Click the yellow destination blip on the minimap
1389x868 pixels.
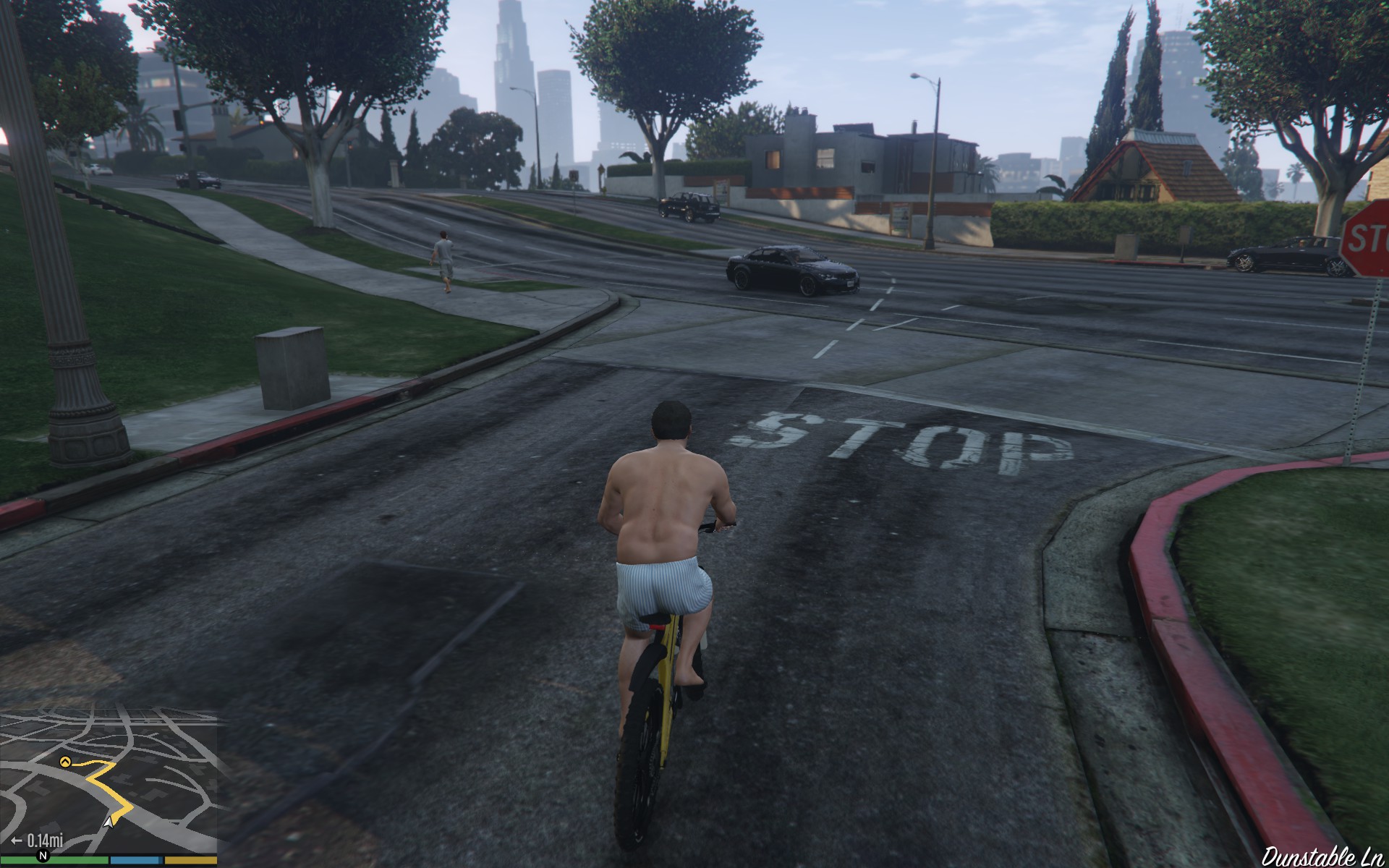coord(65,761)
